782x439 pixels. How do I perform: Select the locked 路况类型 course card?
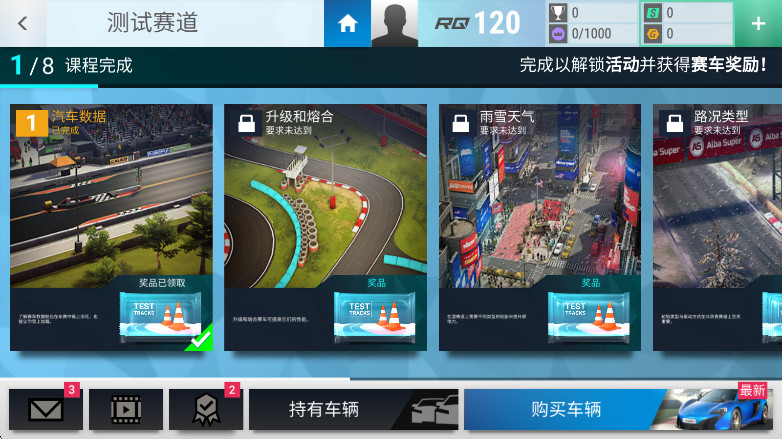point(717,227)
